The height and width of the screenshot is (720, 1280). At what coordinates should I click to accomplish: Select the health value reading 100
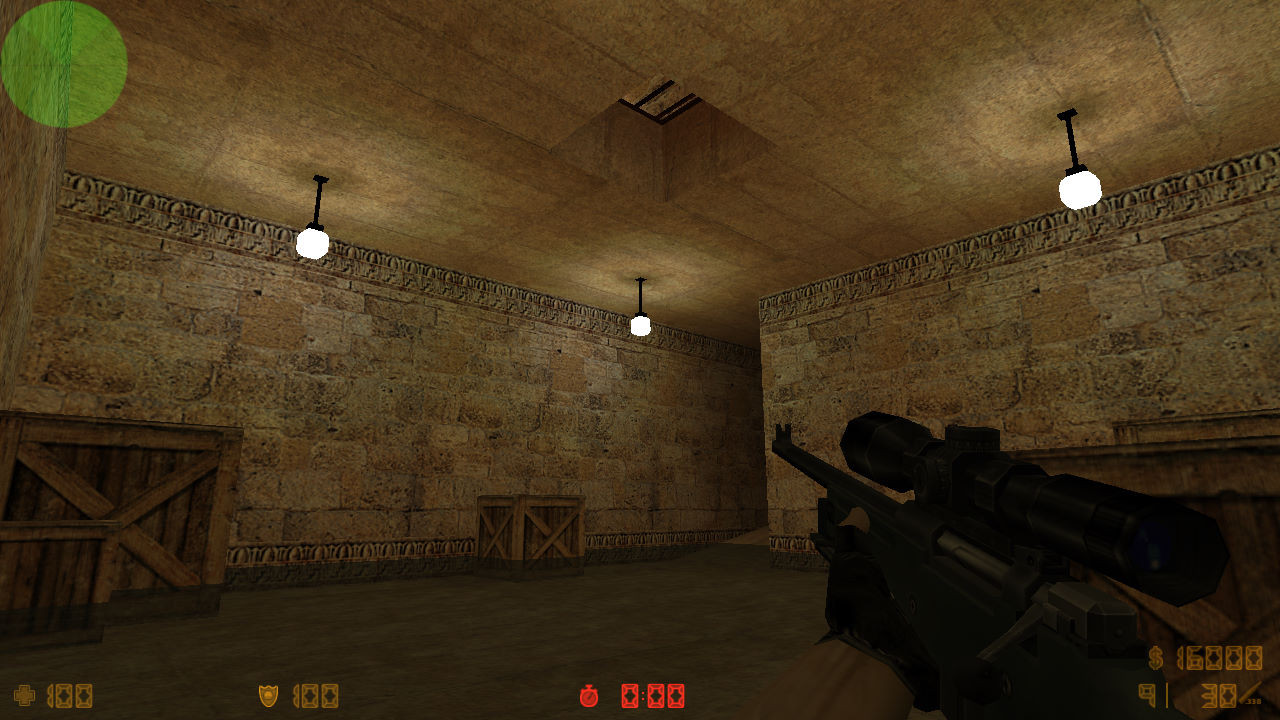point(70,696)
